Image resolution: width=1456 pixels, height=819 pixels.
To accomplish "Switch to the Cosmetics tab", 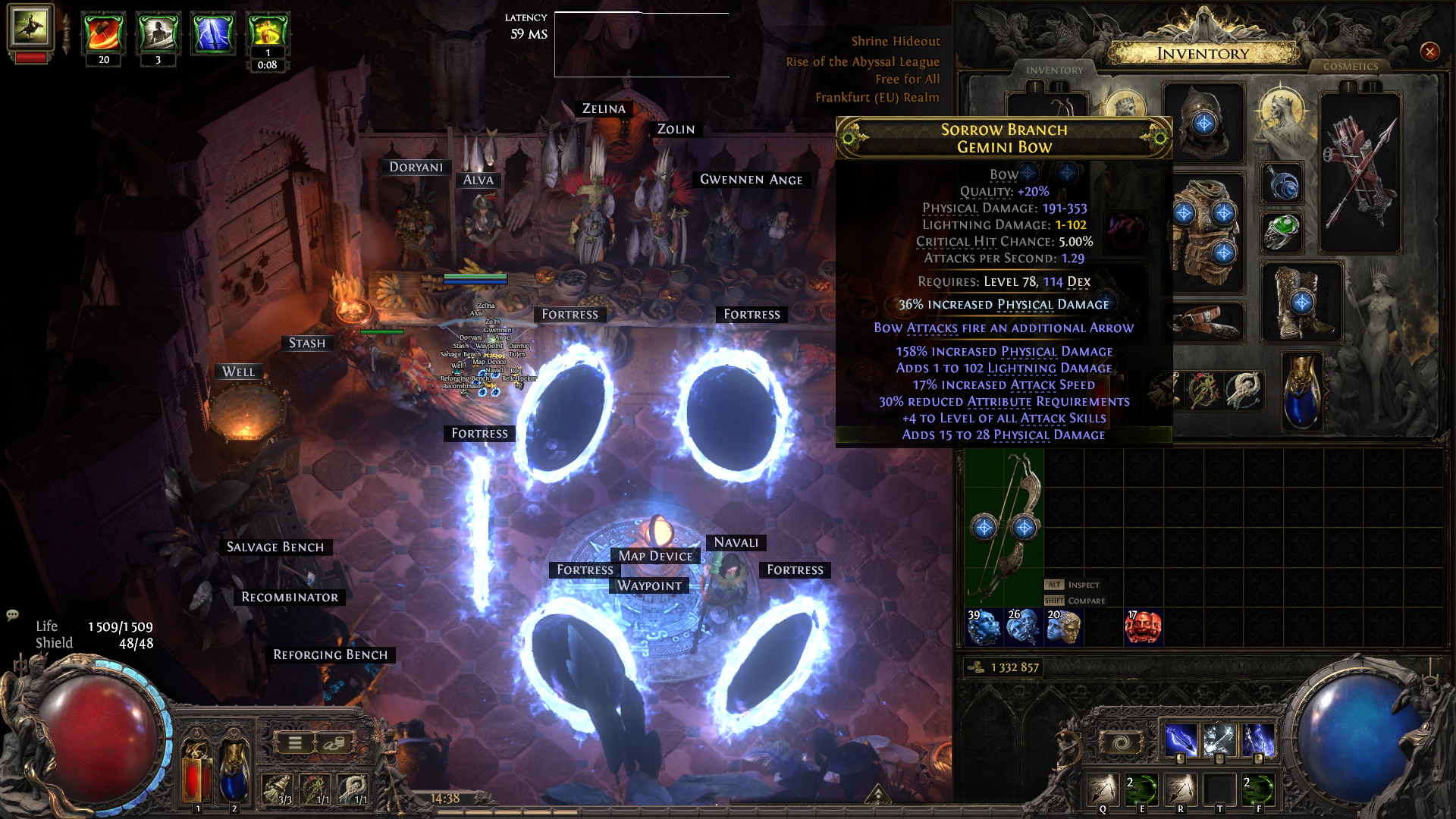I will pos(1350,67).
